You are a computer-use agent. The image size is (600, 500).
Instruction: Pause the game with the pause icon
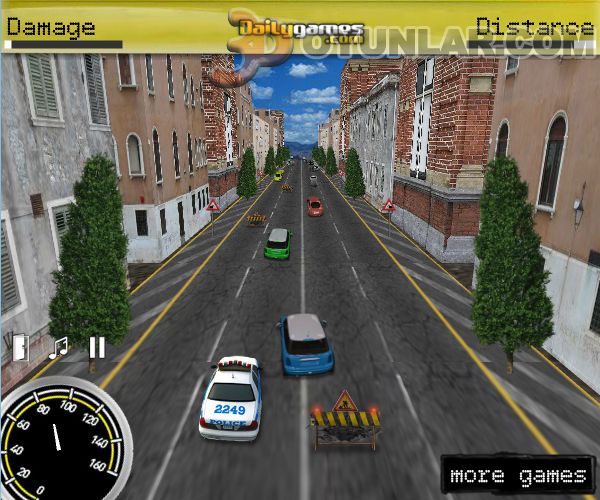pyautogui.click(x=97, y=347)
